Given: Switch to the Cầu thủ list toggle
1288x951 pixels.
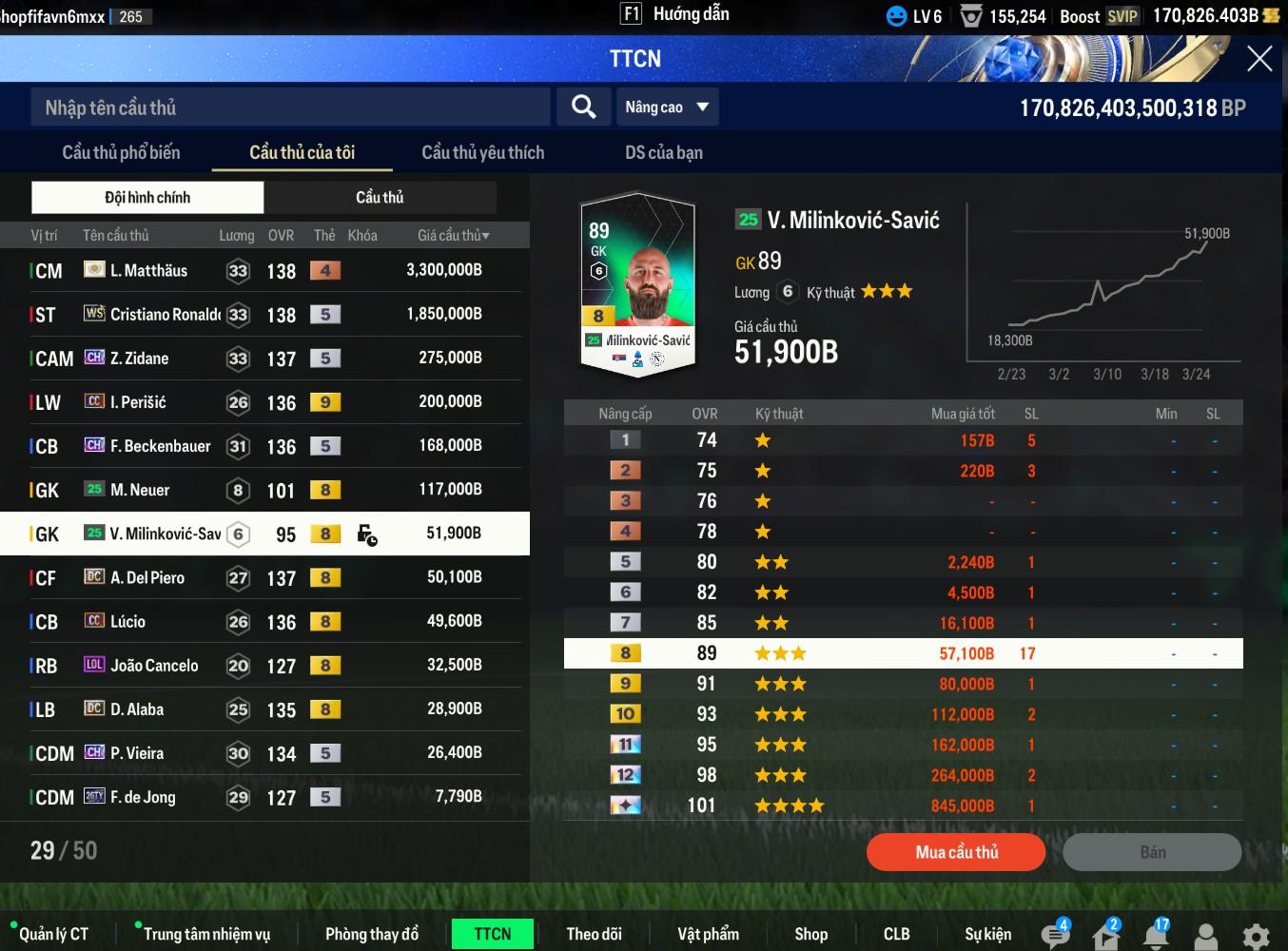Looking at the screenshot, I should point(380,197).
